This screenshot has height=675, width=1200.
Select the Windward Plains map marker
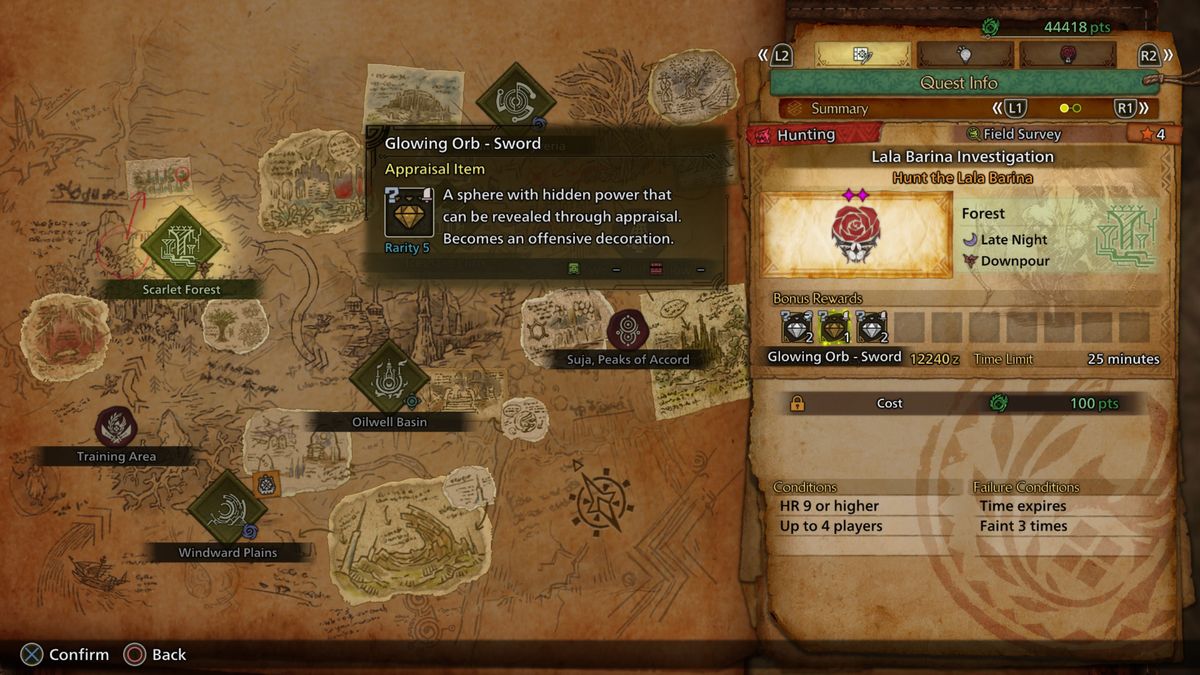pos(227,510)
